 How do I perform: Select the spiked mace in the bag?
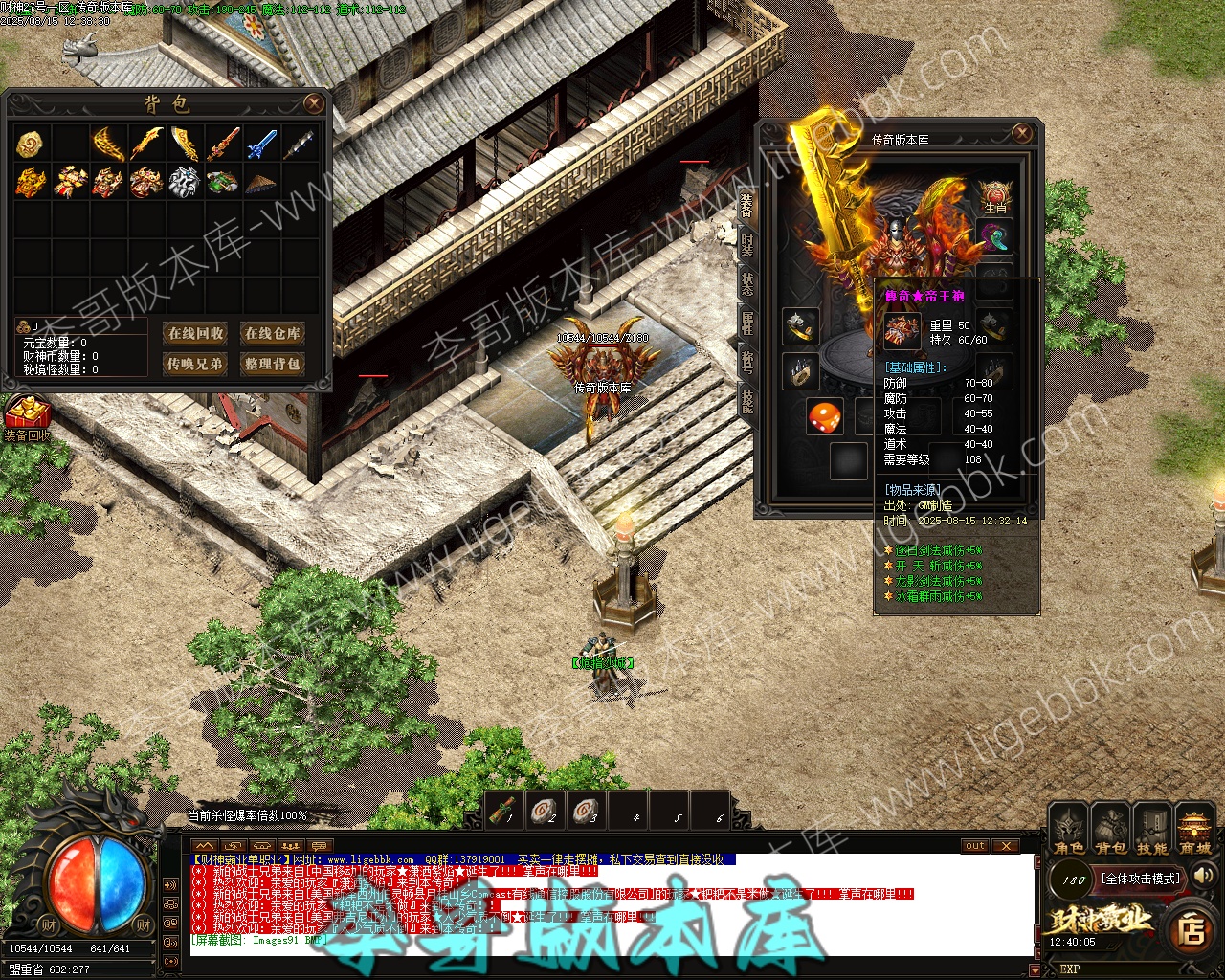pos(299,145)
